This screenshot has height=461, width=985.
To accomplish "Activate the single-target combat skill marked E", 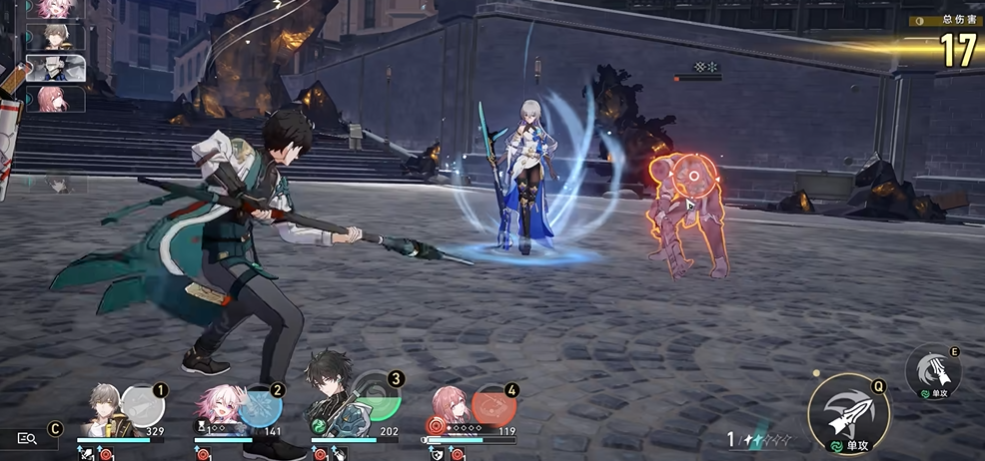I will (933, 372).
